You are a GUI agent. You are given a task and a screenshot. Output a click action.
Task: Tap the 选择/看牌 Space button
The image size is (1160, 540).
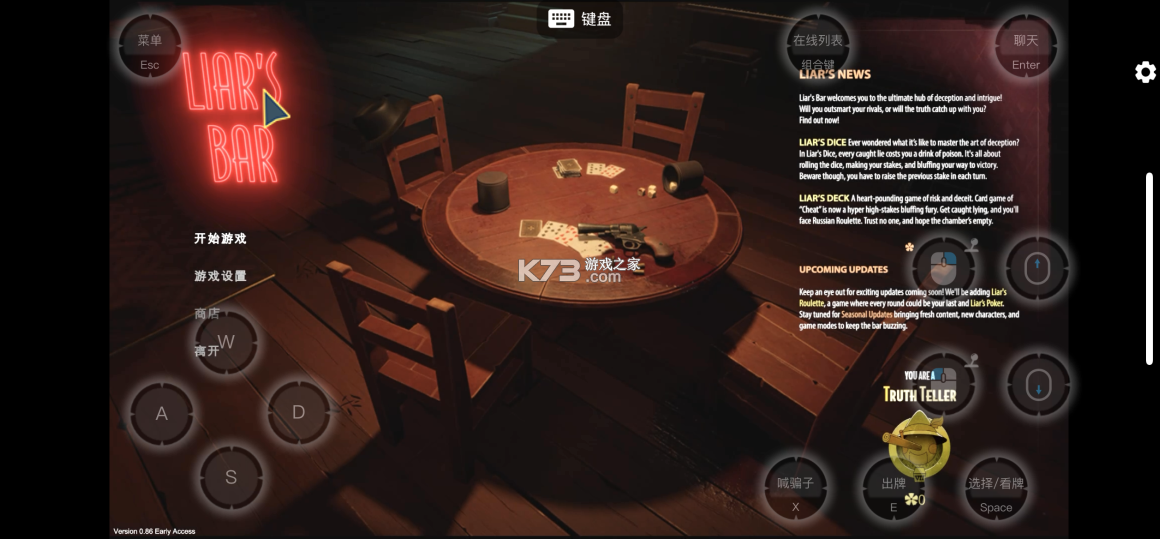point(996,491)
